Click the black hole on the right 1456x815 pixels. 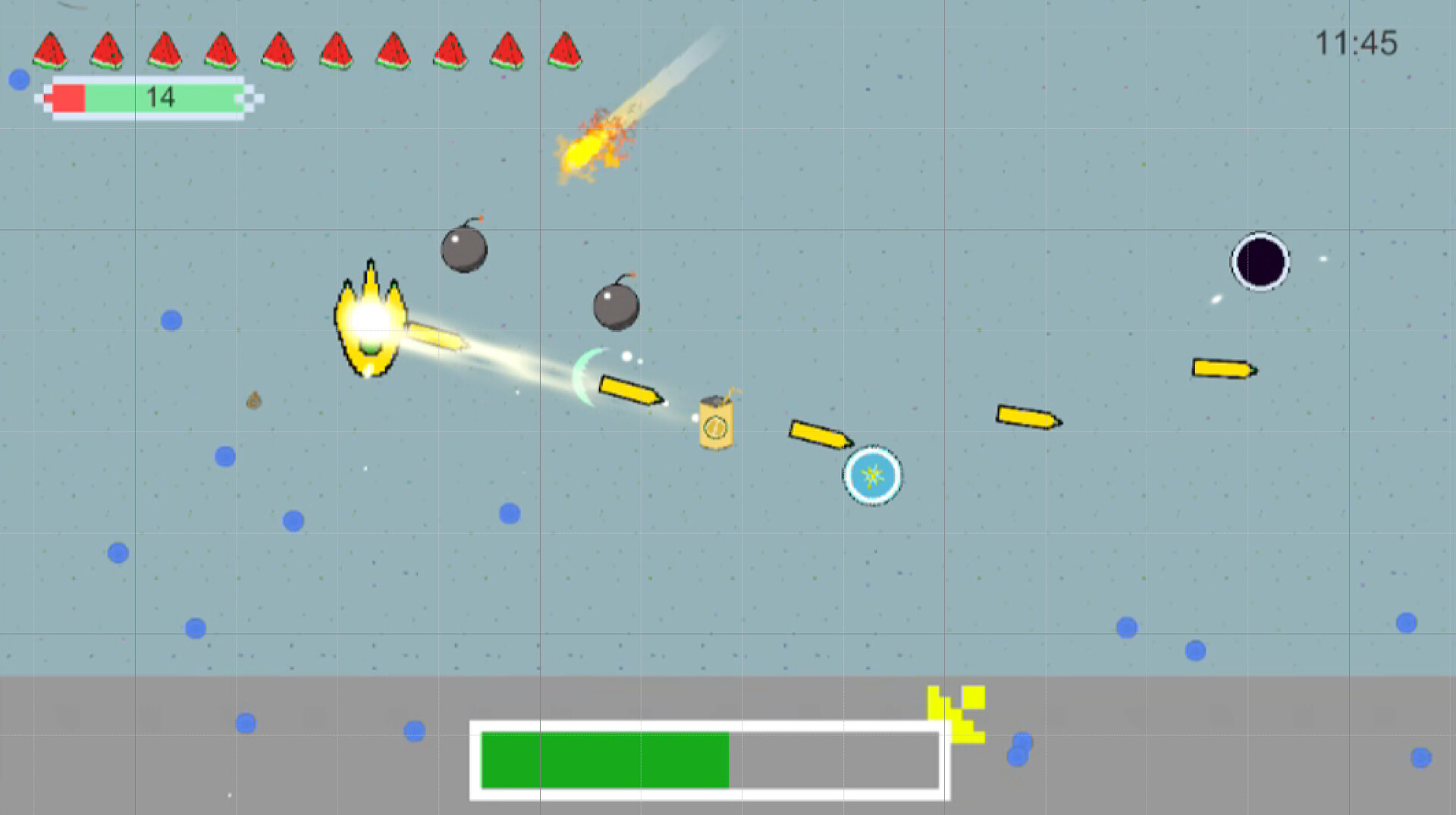tap(1260, 262)
